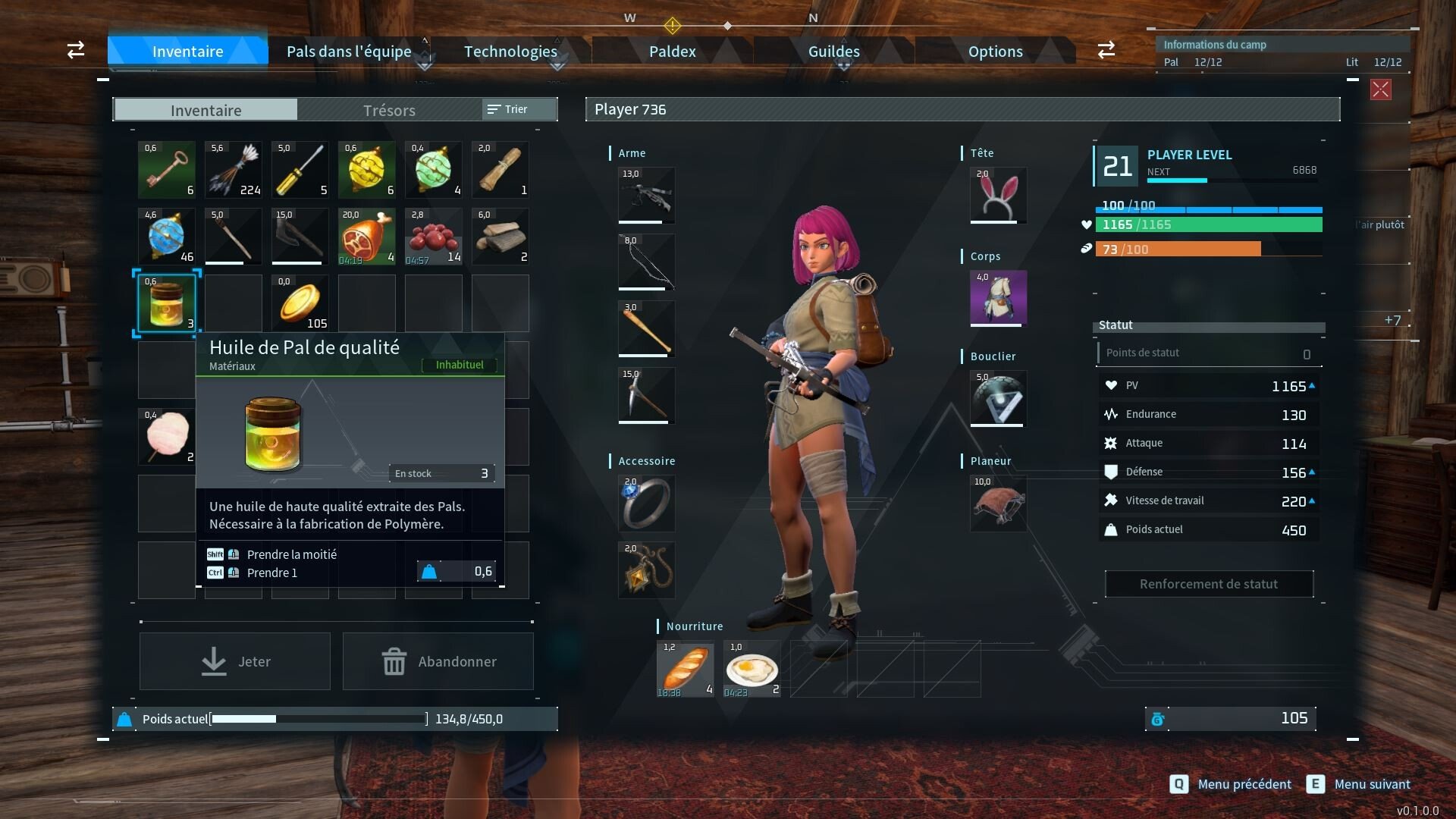The width and height of the screenshot is (1456, 819).
Task: Select the red berries inventory slot
Action: [x=433, y=237]
